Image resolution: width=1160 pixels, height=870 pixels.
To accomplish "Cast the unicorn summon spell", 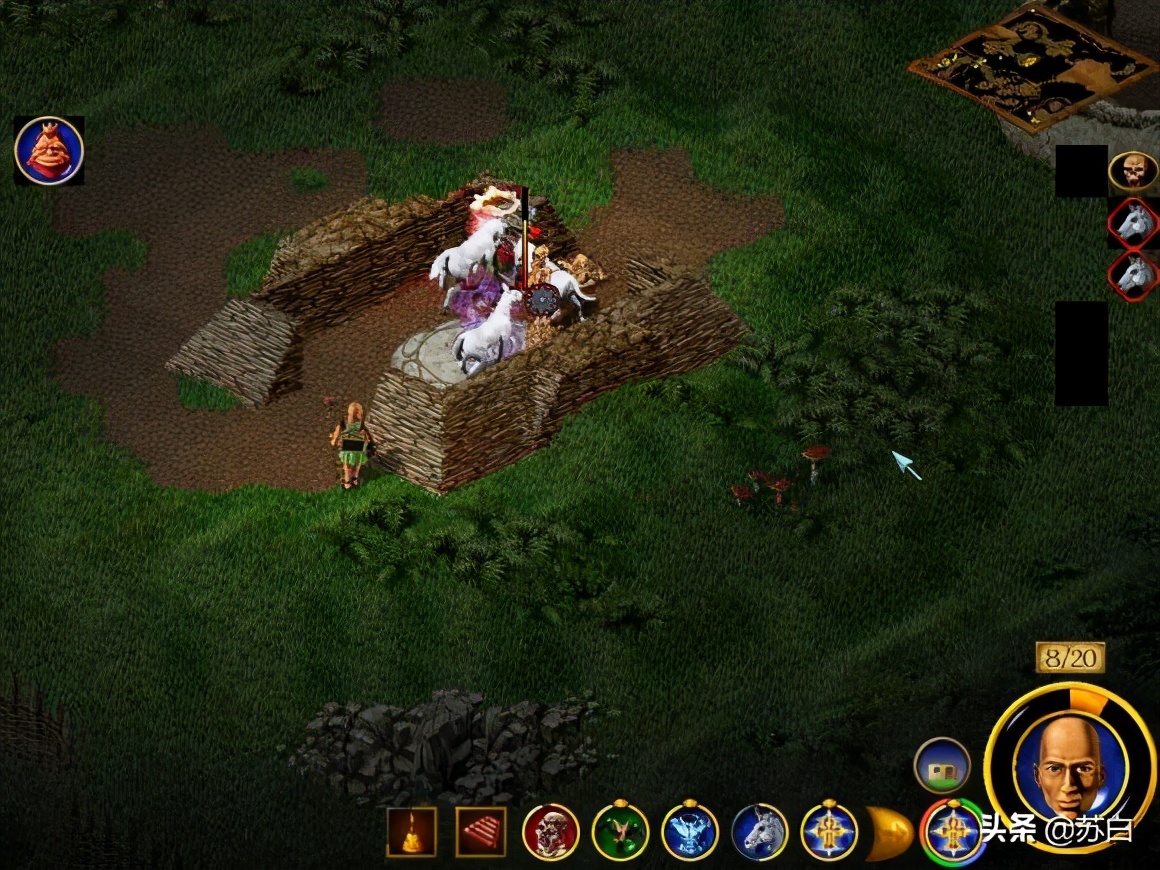I will point(760,832).
